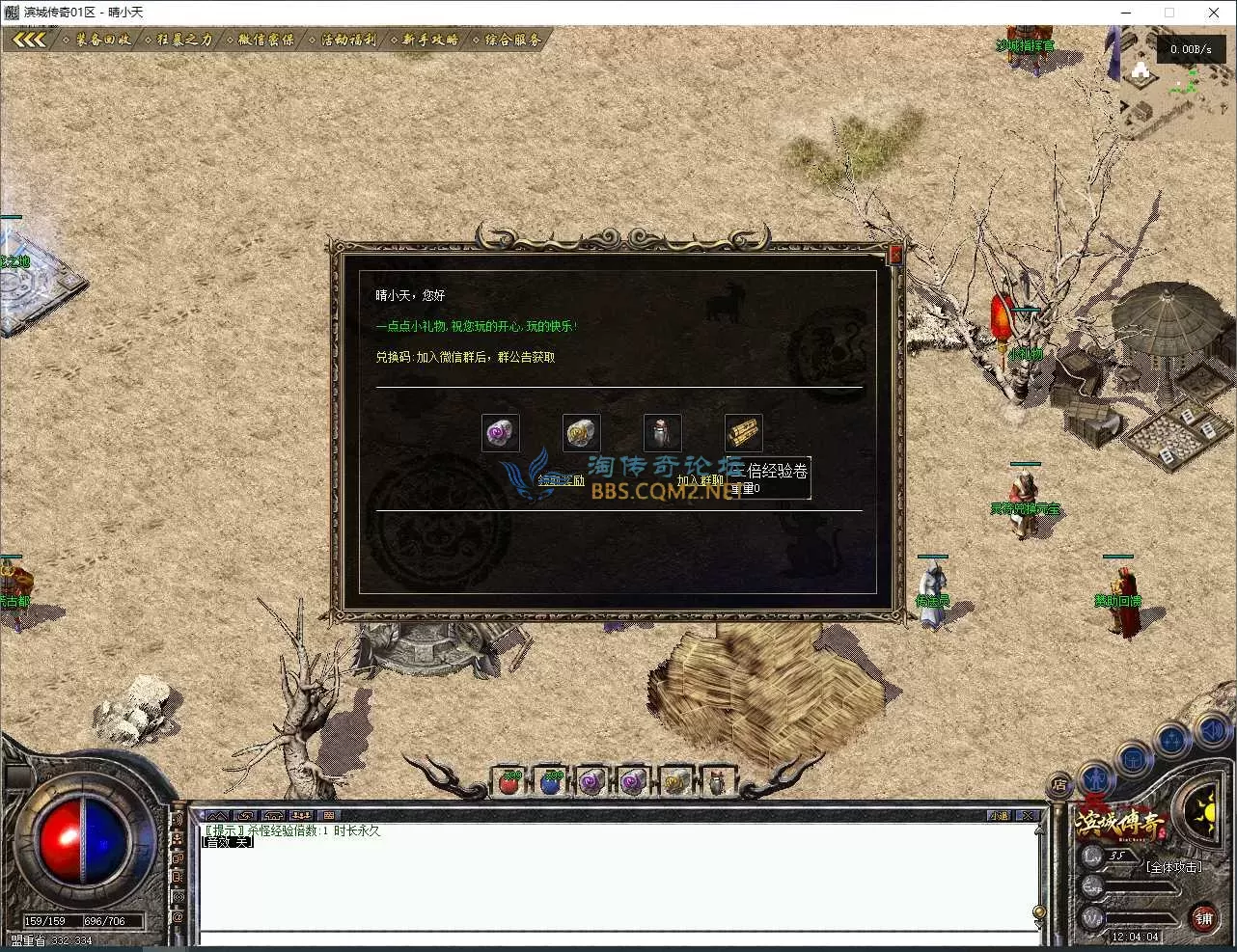Open the 综合服务 menu
This screenshot has width=1237, height=952.
coord(512,40)
